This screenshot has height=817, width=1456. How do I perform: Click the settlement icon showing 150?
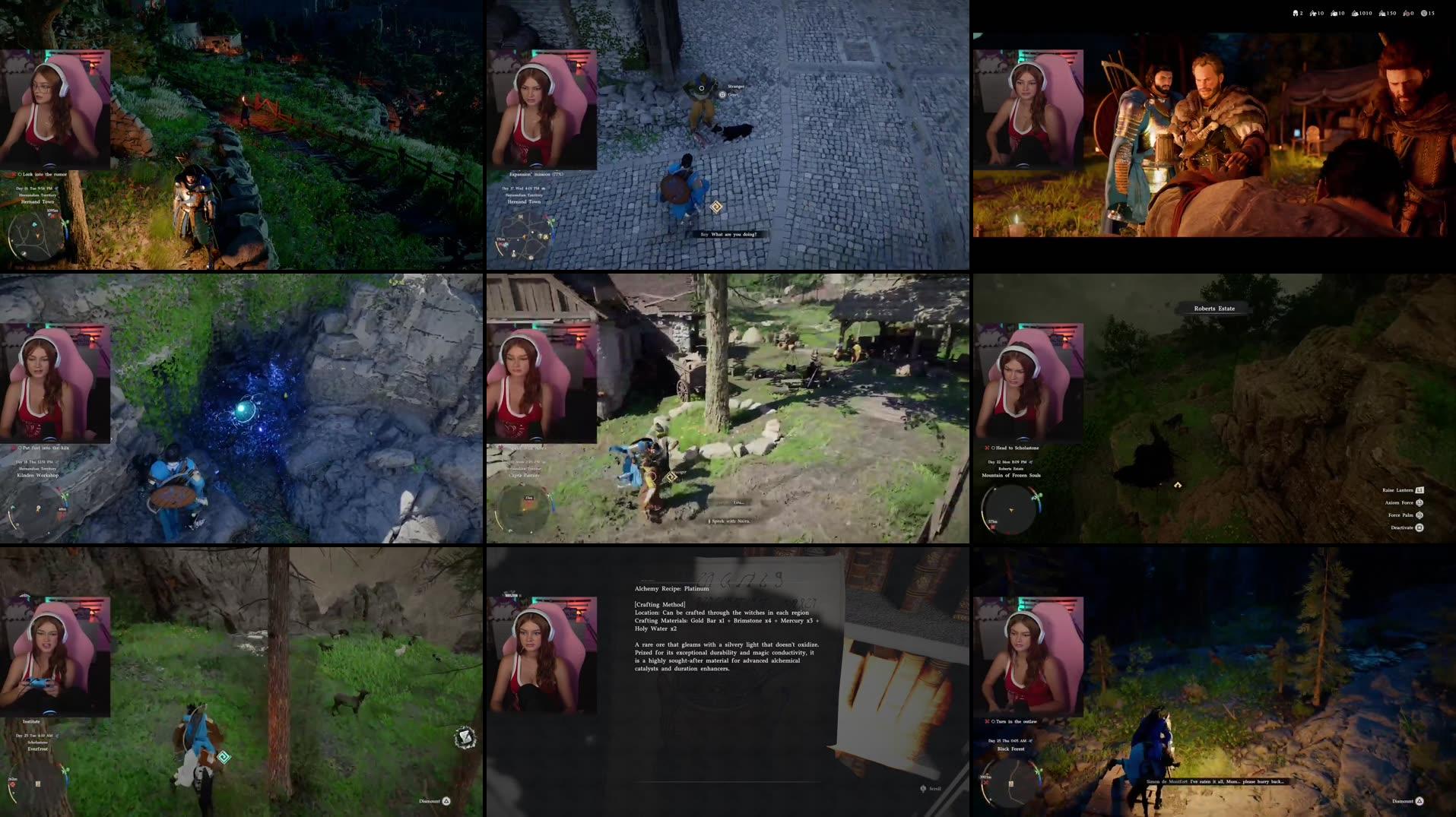1382,13
